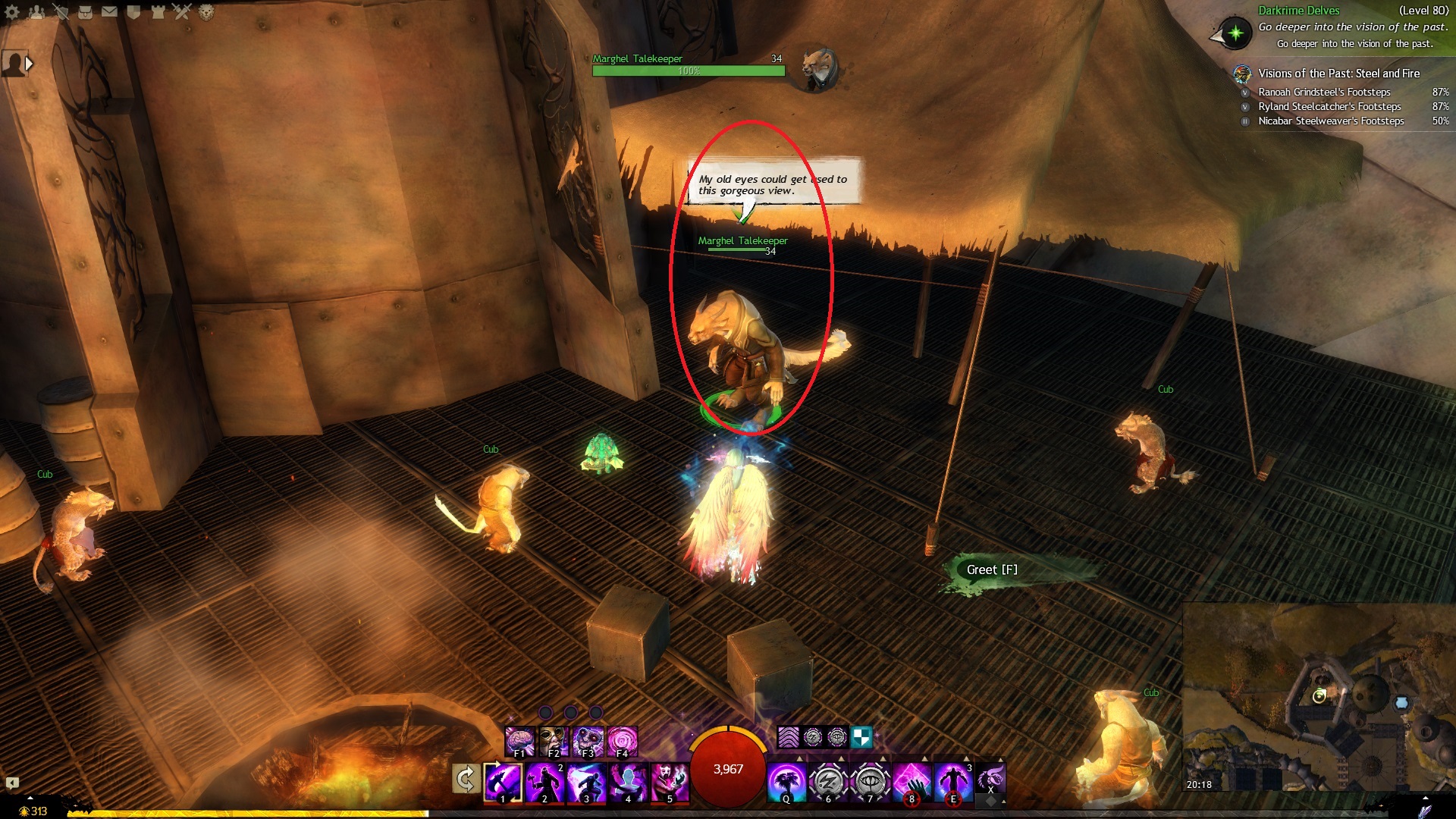Click the Marghel Talekeeper target portrait

coord(819,67)
